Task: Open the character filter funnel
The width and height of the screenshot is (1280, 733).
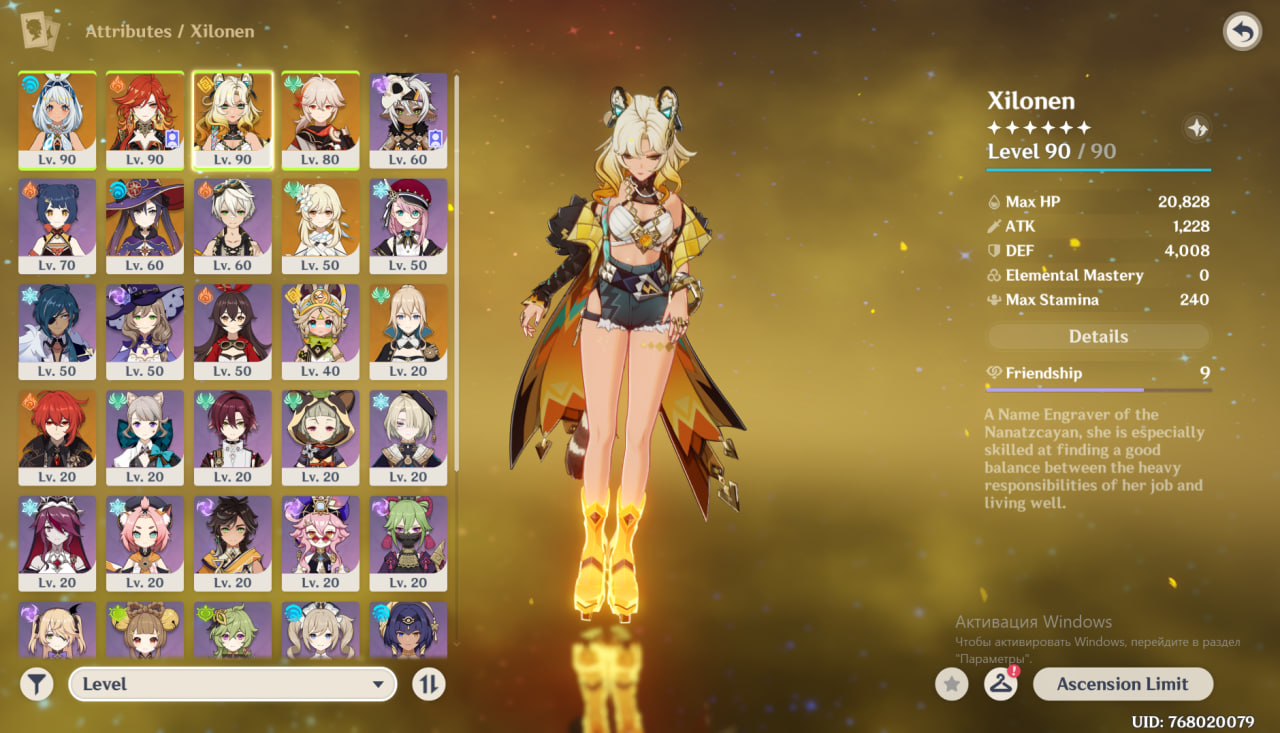Action: click(x=37, y=684)
